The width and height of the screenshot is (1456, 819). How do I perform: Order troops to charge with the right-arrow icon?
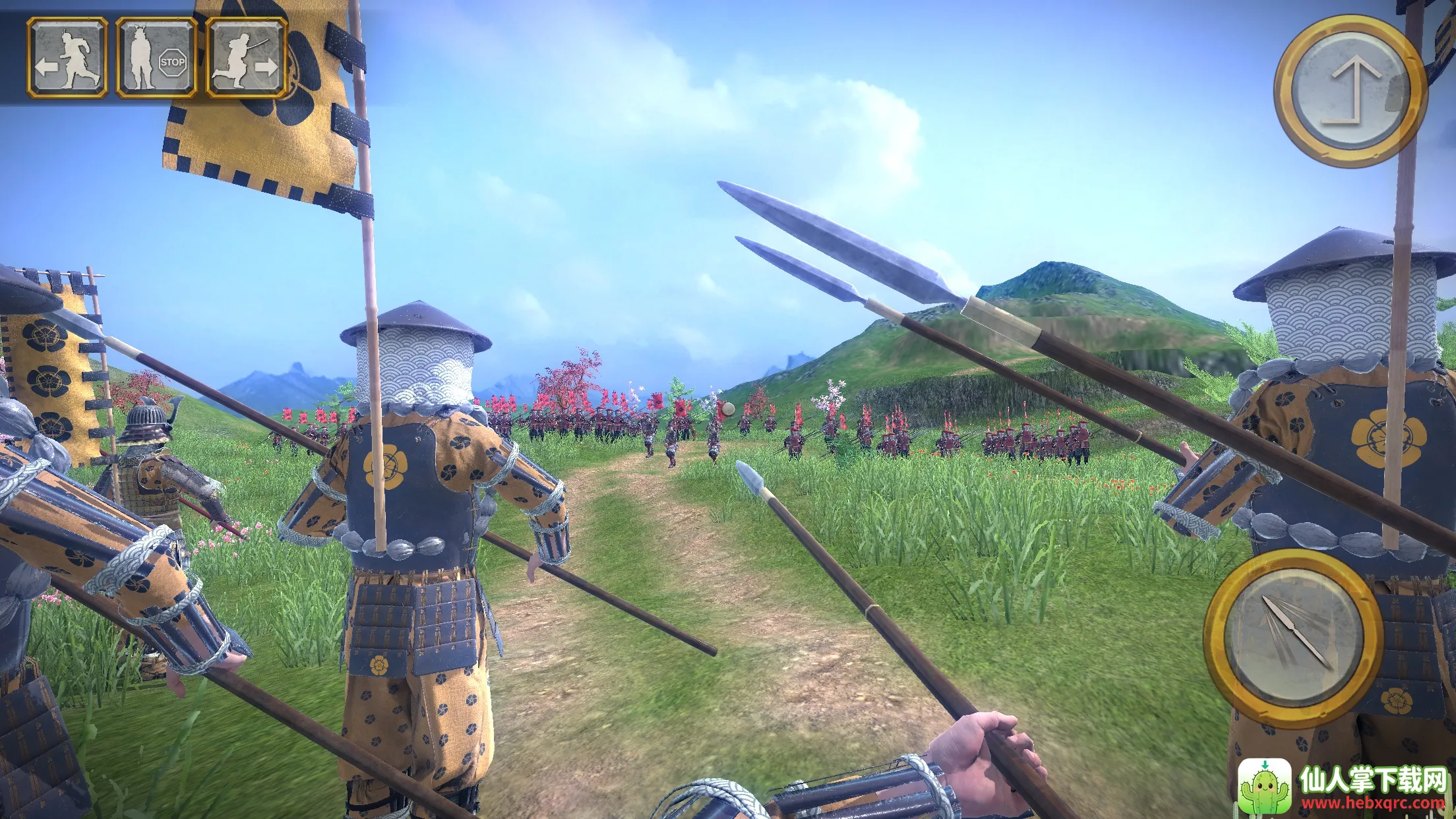[246, 58]
